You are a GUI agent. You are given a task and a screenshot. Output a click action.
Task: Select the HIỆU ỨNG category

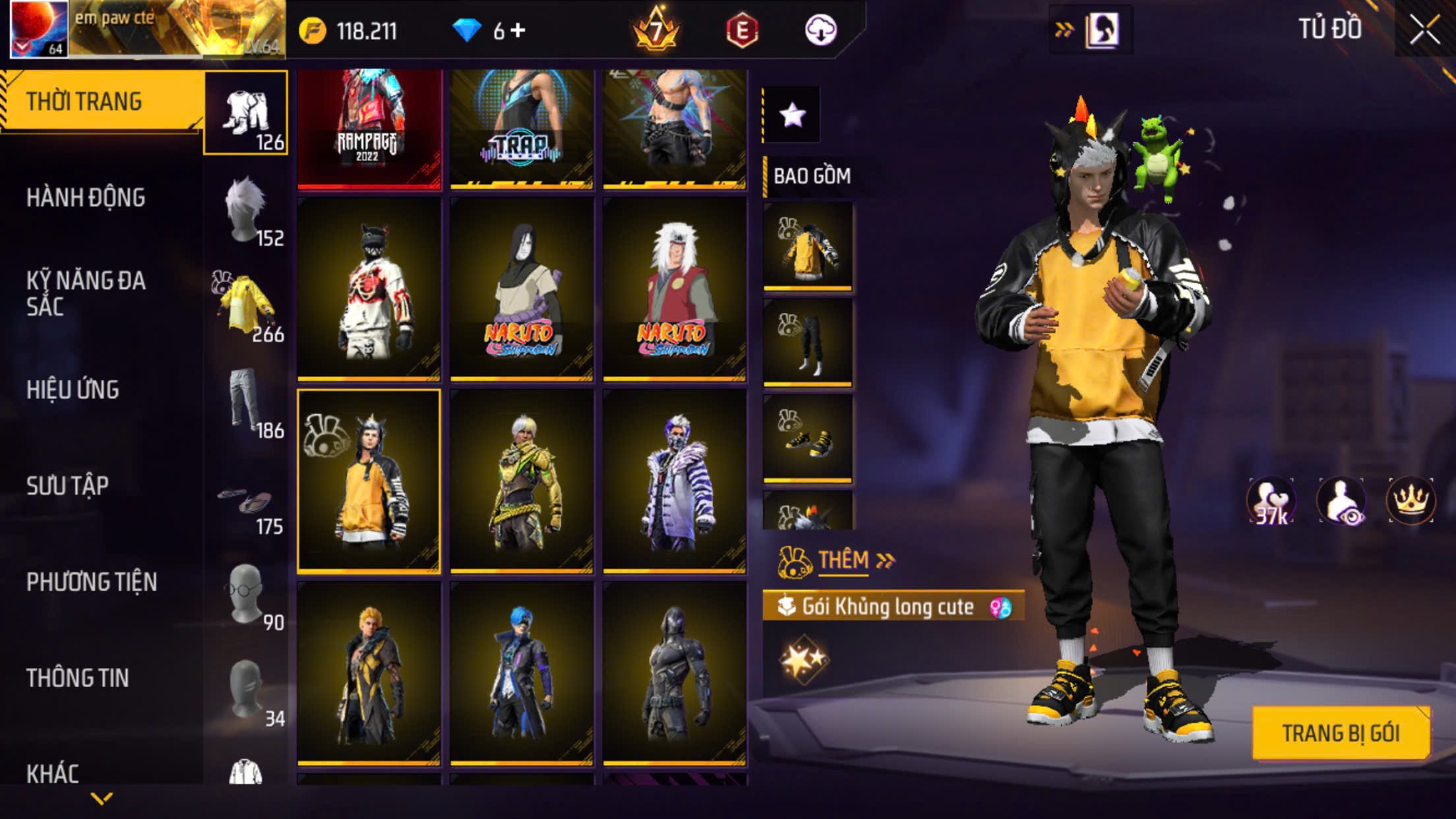(73, 390)
